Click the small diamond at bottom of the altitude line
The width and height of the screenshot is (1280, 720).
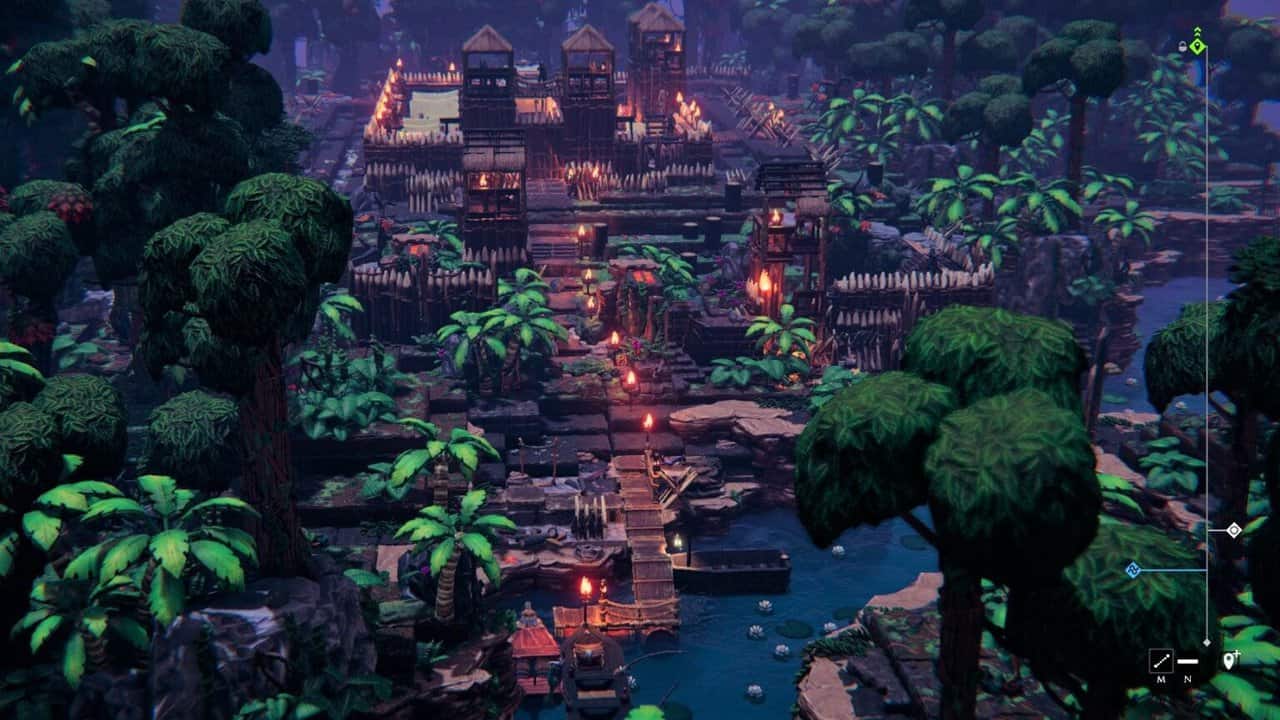[1206, 642]
